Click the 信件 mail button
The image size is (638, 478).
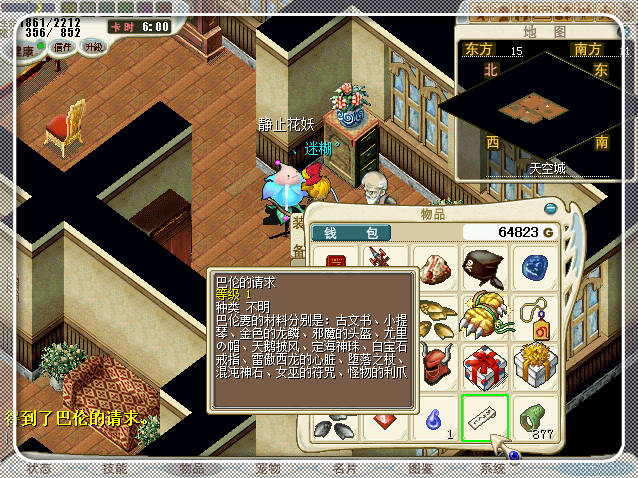pos(63,47)
